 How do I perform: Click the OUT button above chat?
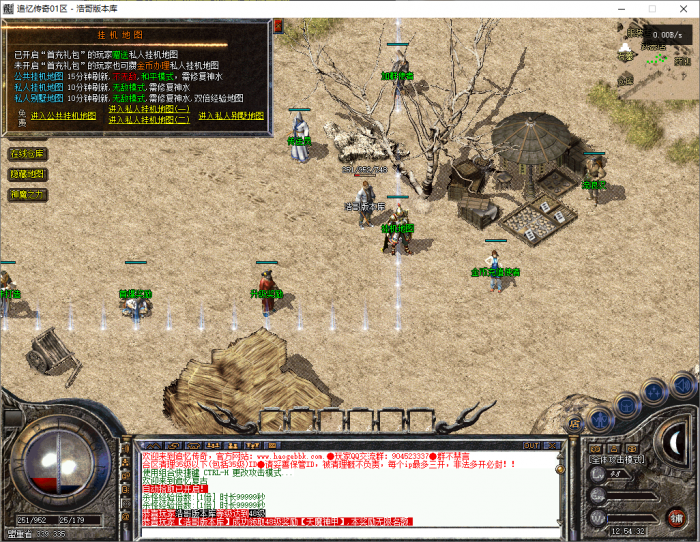tap(531, 445)
